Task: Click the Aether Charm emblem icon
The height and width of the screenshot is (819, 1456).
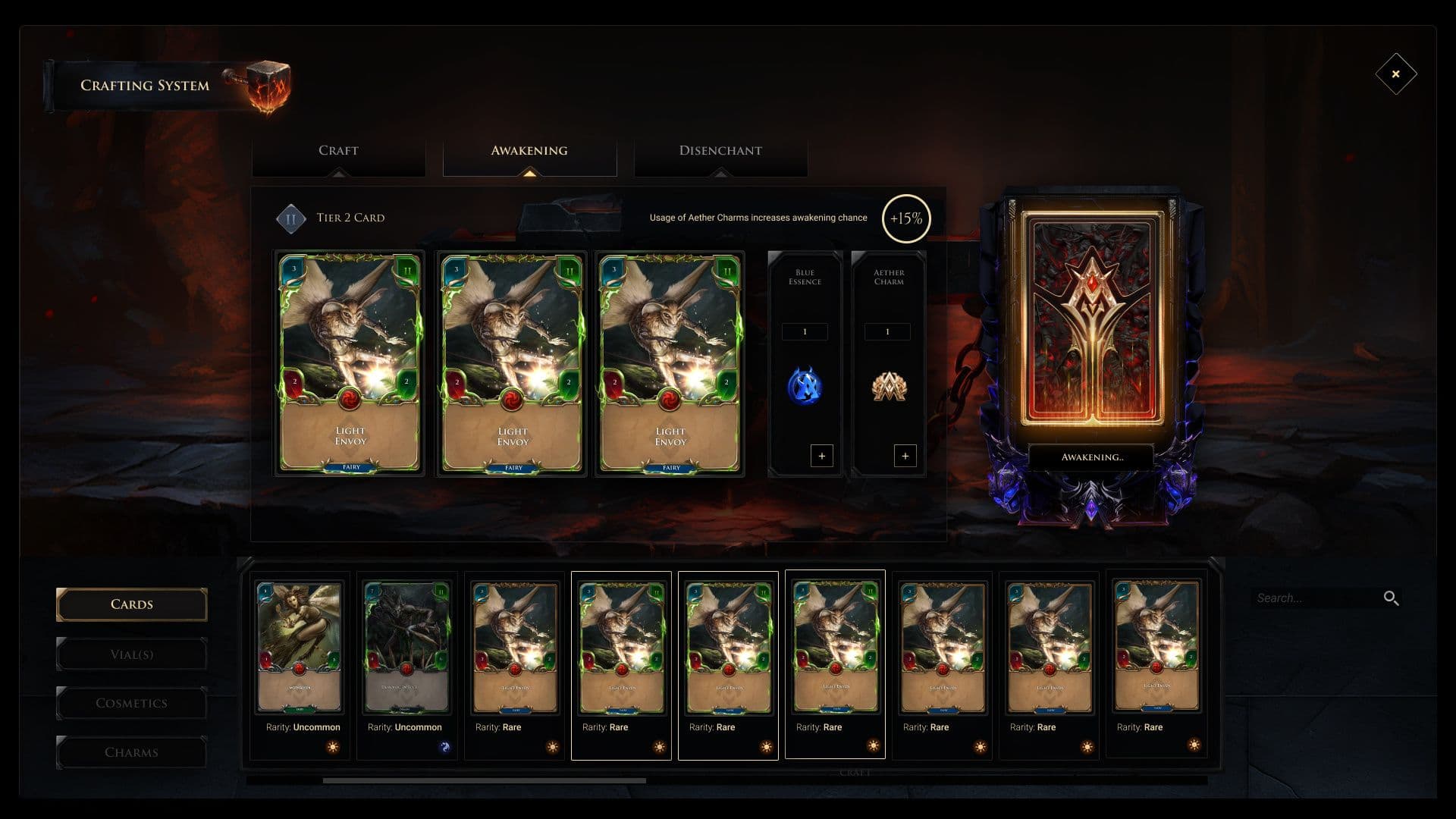Action: click(888, 388)
